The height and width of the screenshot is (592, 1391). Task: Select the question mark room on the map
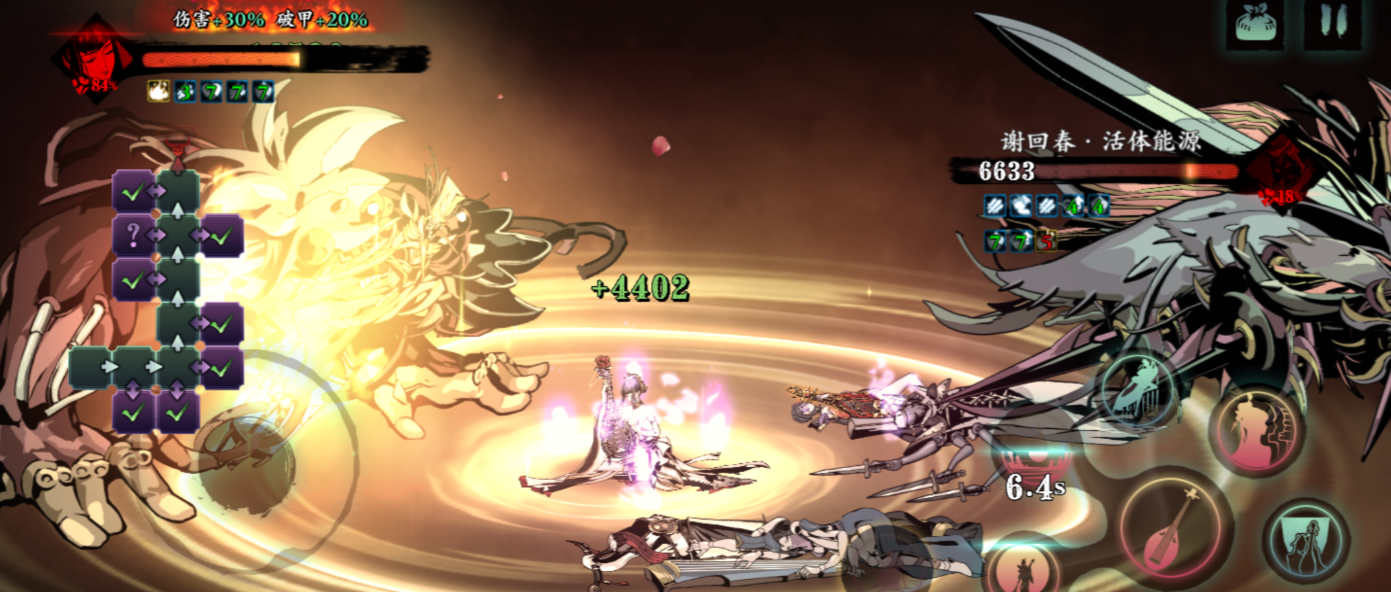coord(133,236)
